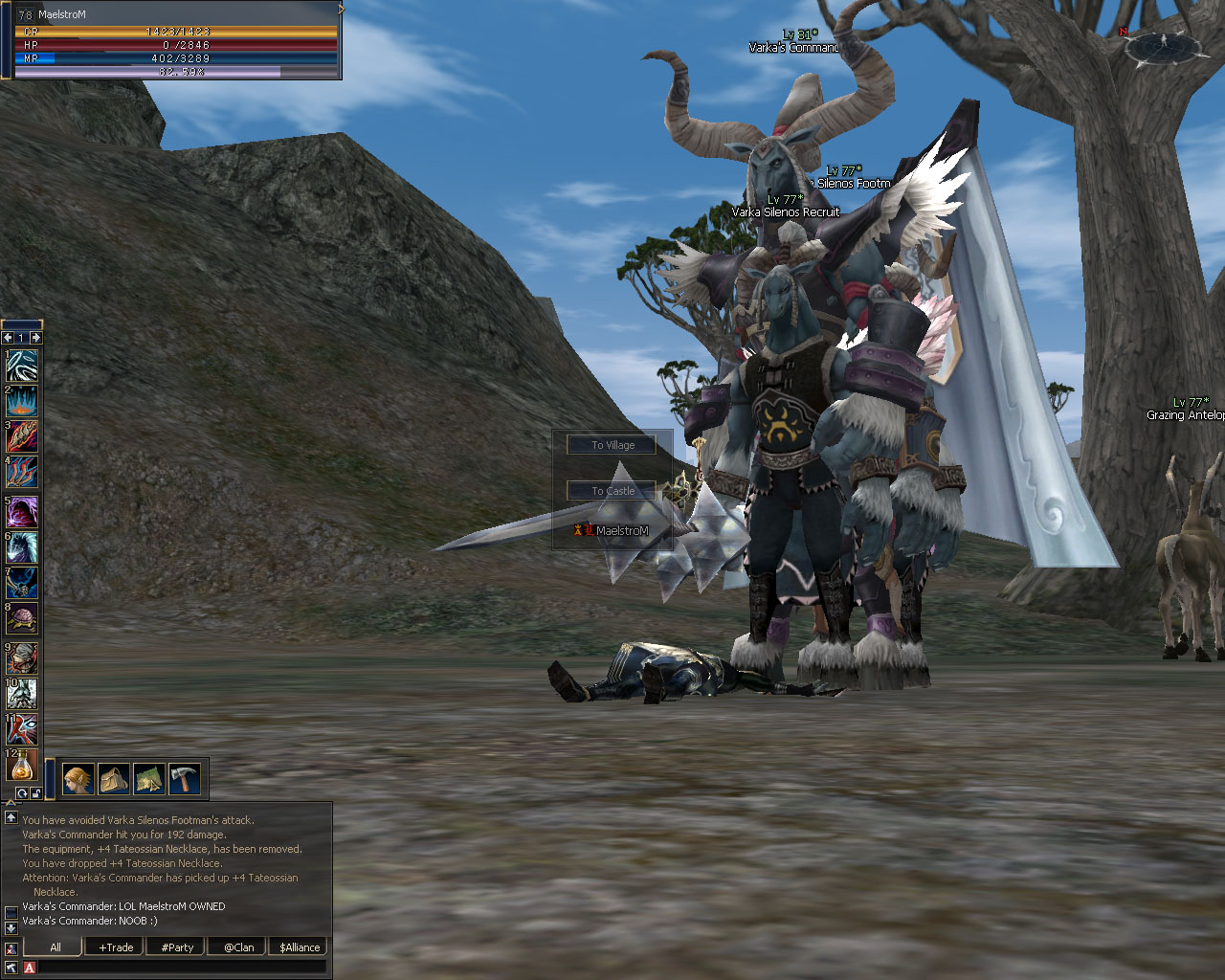The height and width of the screenshot is (980, 1225).
Task: Use the orange potion in shortcut slot 12
Action: (21, 765)
